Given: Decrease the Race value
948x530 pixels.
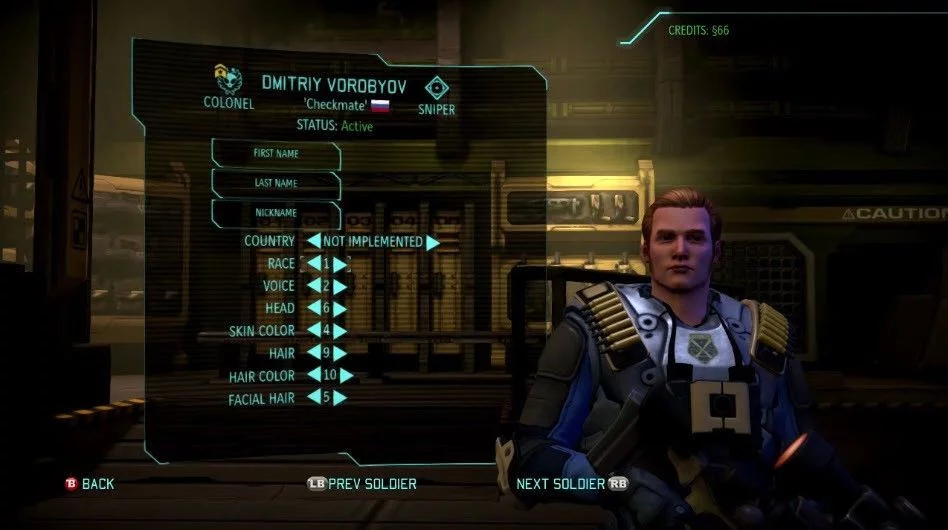Looking at the screenshot, I should click(313, 264).
